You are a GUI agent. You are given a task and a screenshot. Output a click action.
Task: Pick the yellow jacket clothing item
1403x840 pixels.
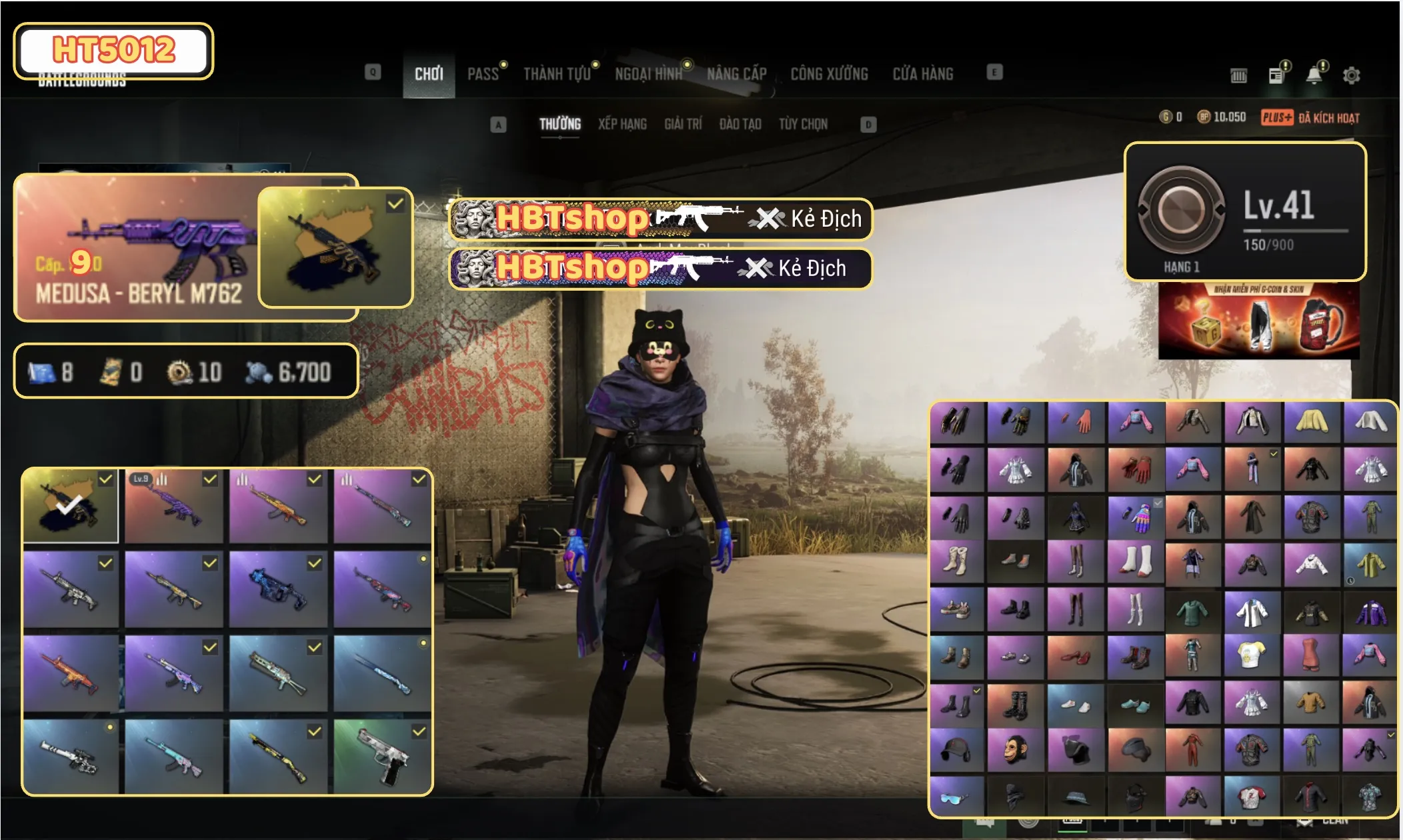1311,421
